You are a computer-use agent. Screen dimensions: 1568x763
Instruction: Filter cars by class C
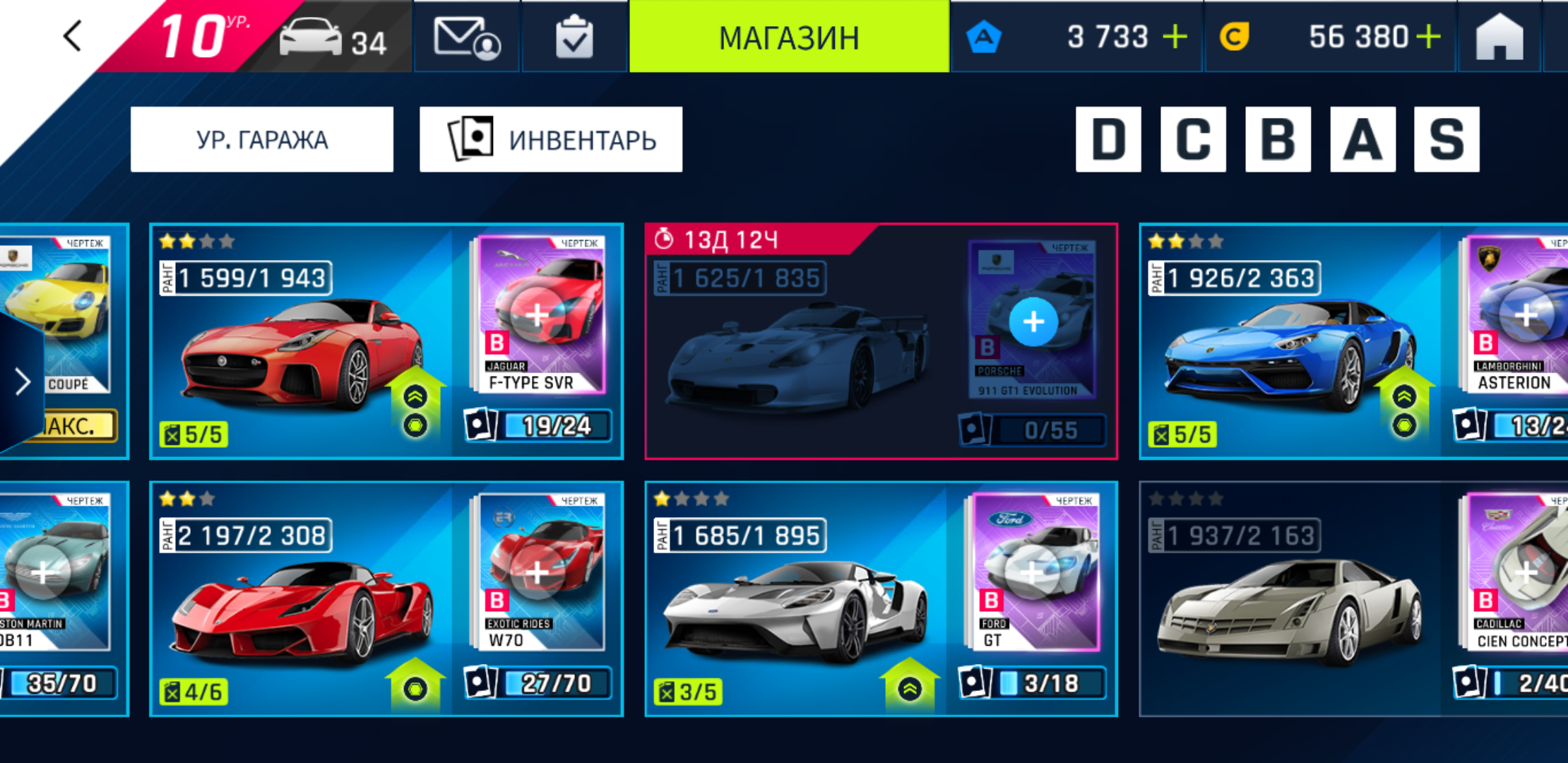pyautogui.click(x=1192, y=140)
